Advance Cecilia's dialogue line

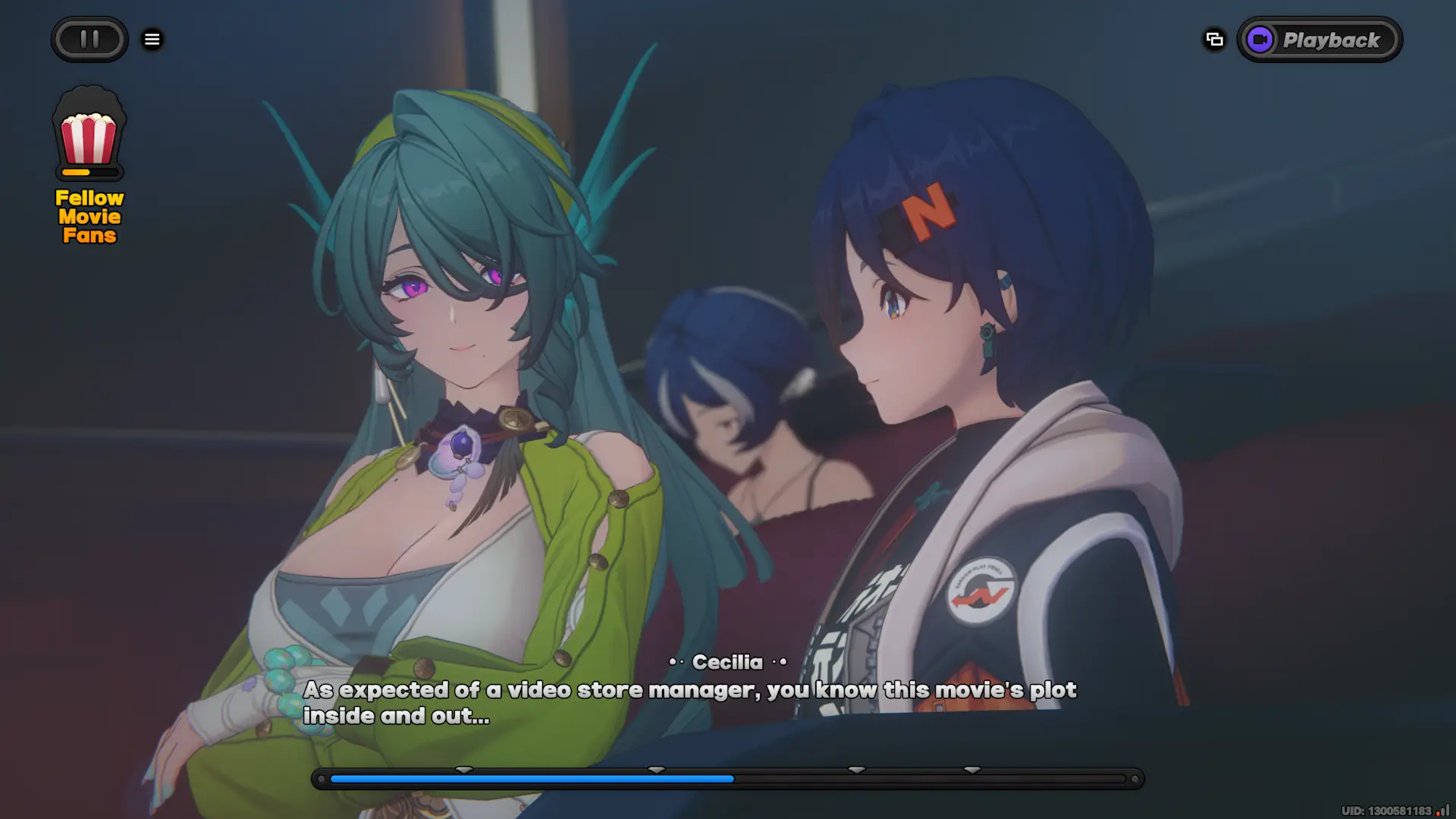tap(690, 701)
